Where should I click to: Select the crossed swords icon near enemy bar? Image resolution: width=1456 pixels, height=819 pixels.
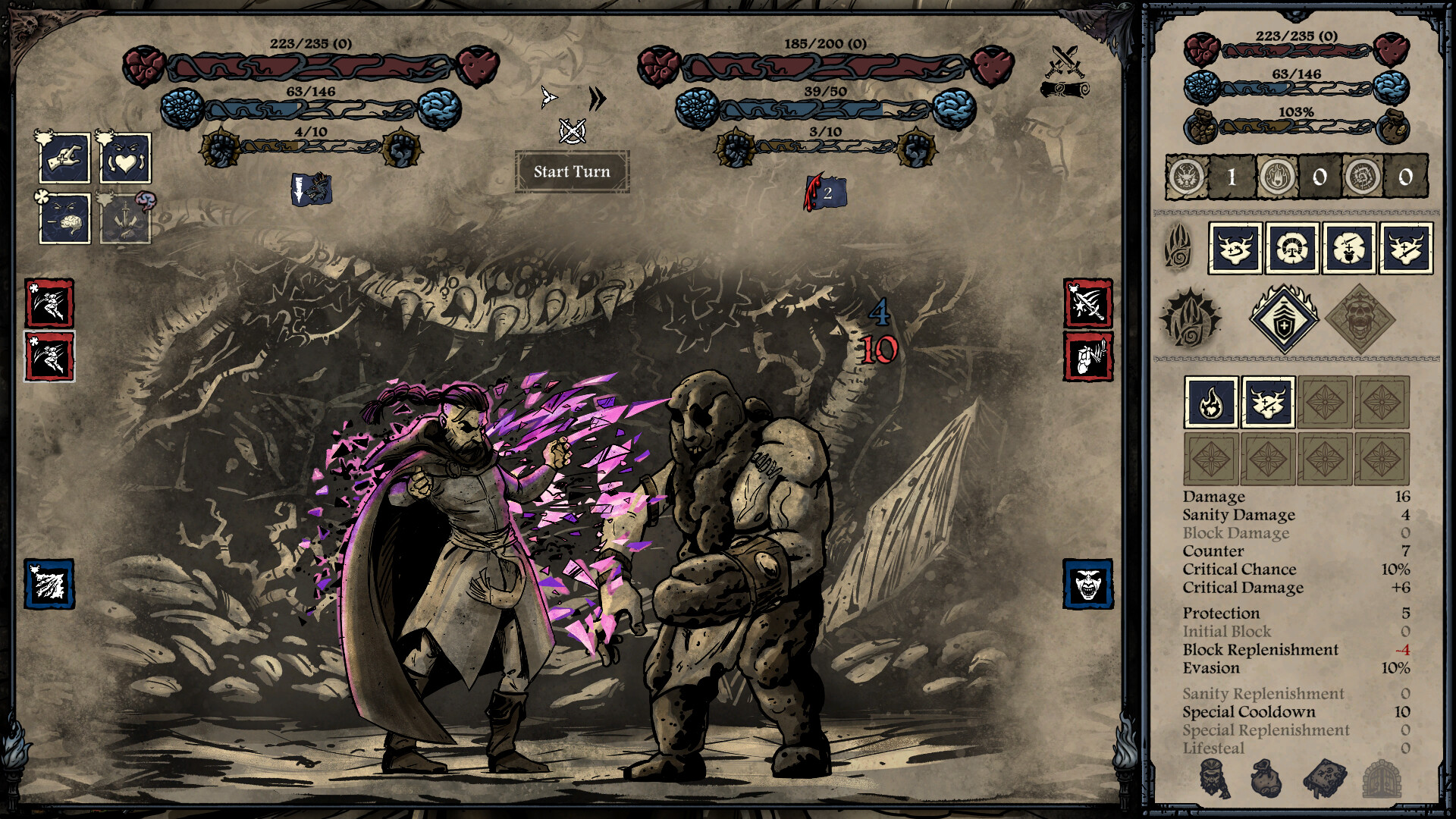[x=1063, y=58]
